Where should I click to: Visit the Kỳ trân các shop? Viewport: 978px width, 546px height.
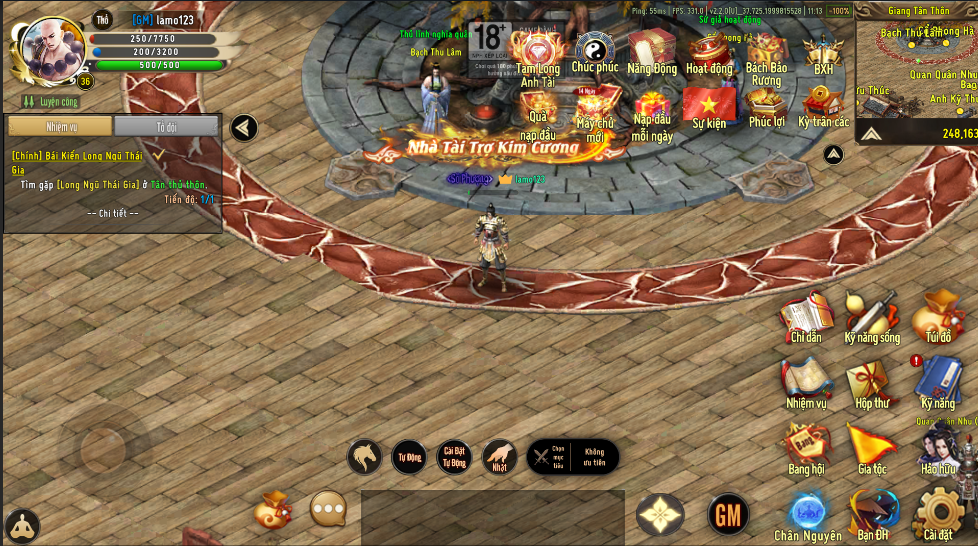point(823,106)
